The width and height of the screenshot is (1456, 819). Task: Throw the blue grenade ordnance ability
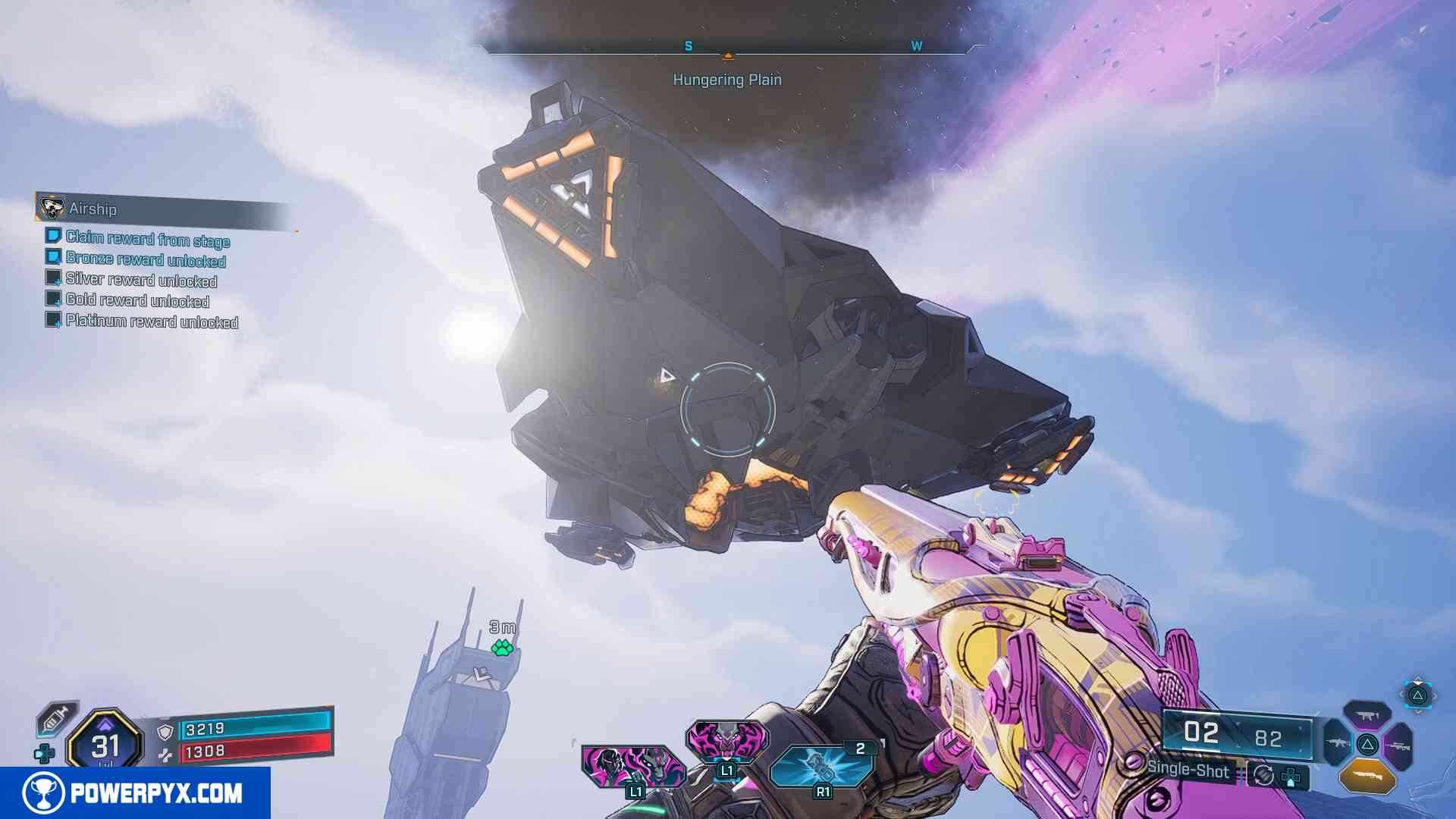click(x=821, y=766)
